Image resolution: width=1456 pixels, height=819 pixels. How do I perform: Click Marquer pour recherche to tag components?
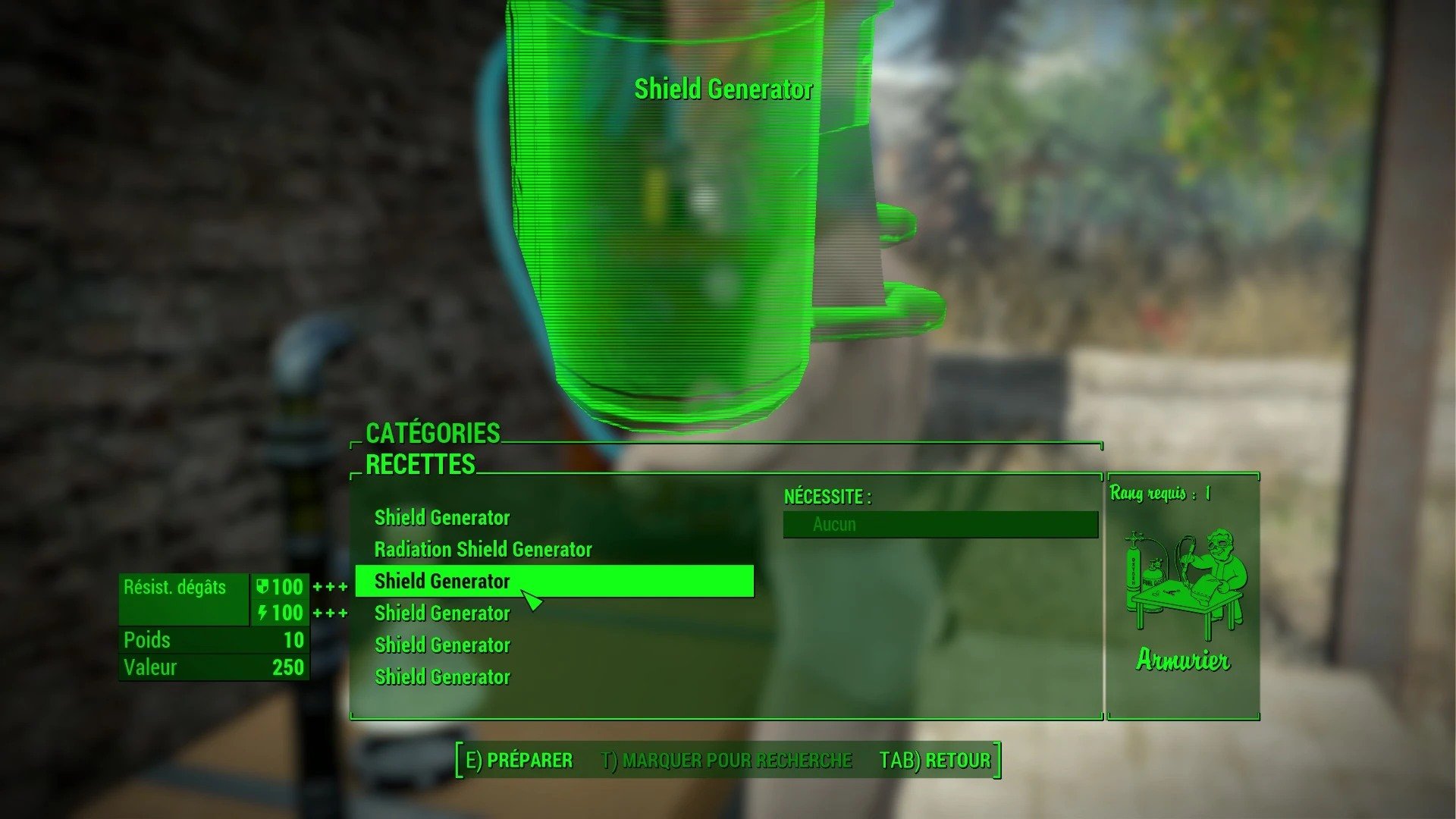pos(726,760)
